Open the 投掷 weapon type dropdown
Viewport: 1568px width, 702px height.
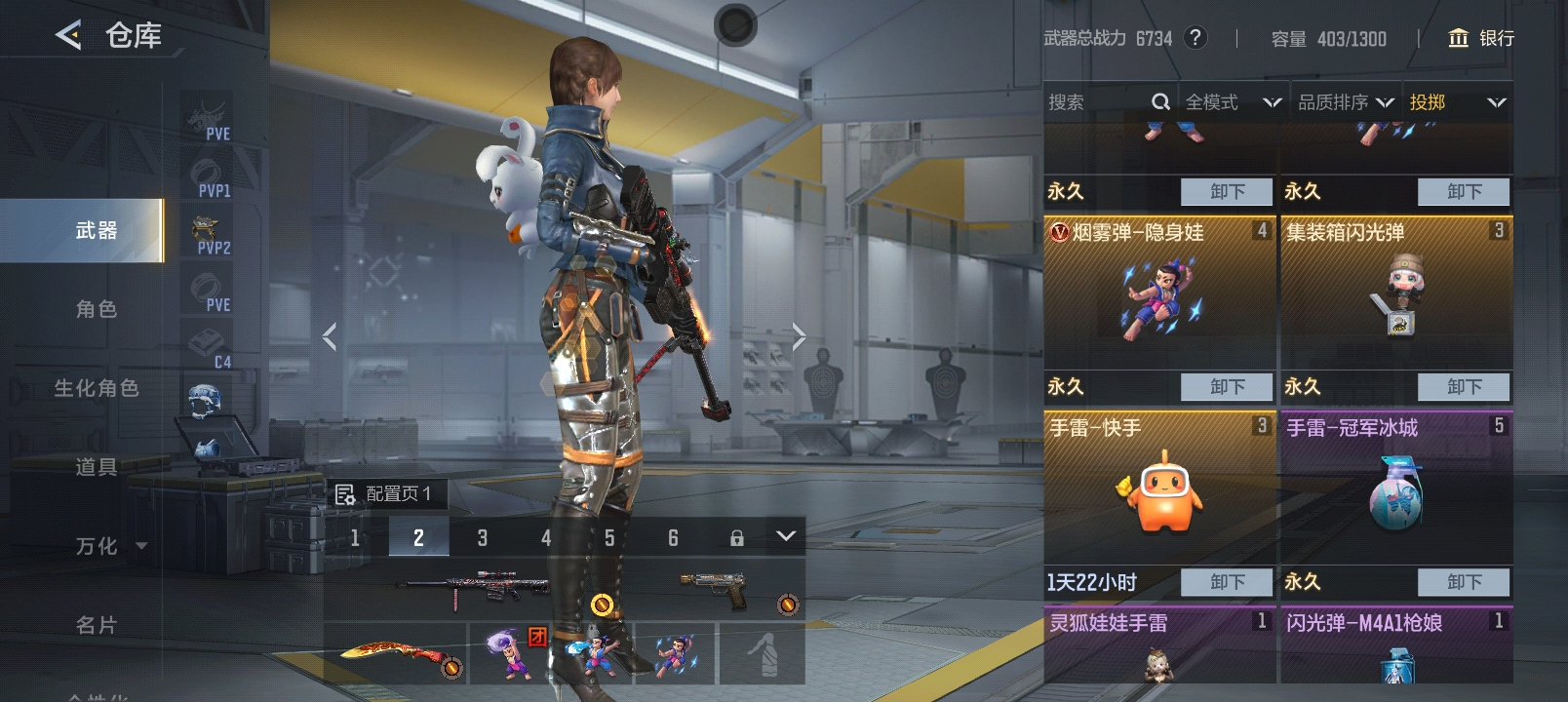tap(1457, 102)
